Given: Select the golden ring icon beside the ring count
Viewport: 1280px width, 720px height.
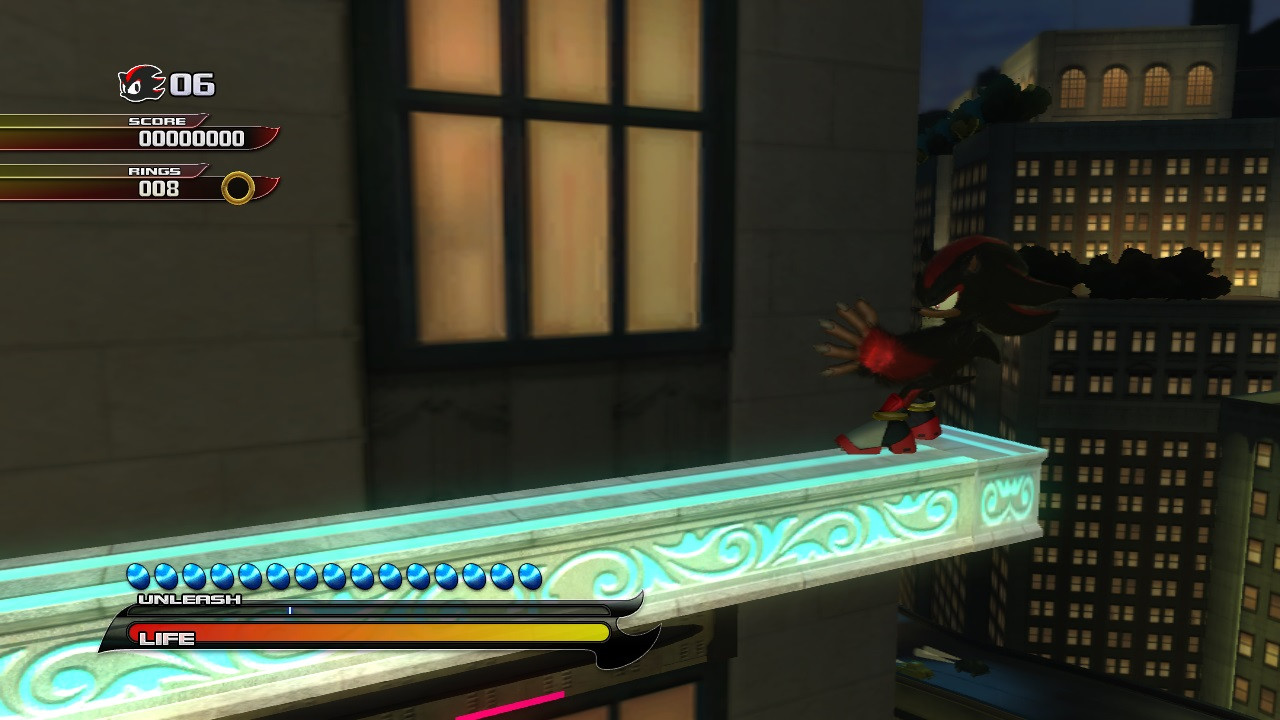Looking at the screenshot, I should coord(239,188).
